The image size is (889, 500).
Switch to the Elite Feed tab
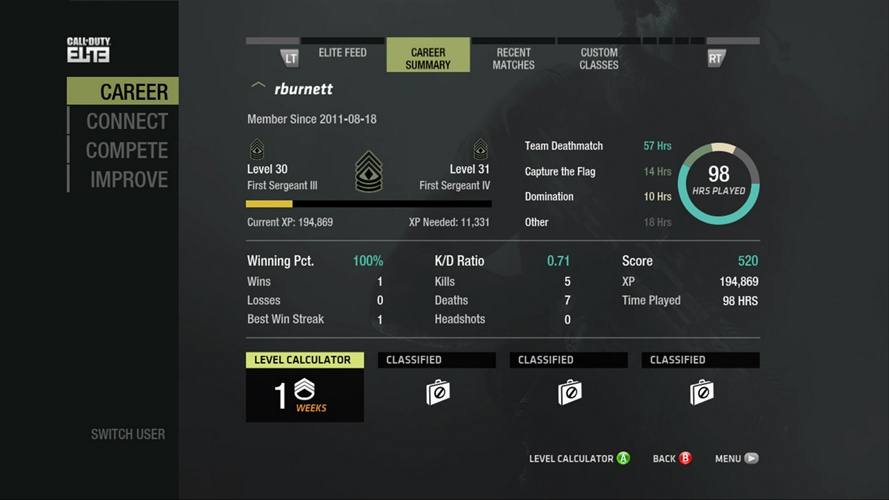tap(342, 53)
